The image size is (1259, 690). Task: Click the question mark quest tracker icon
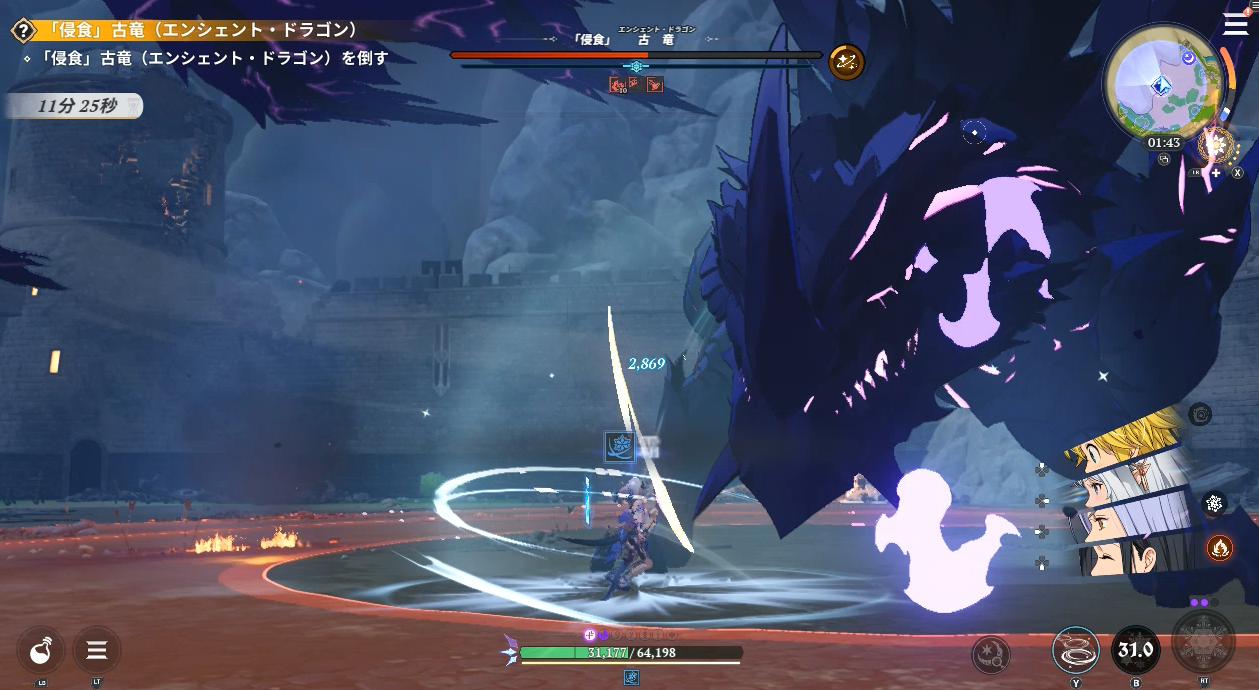tap(23, 31)
